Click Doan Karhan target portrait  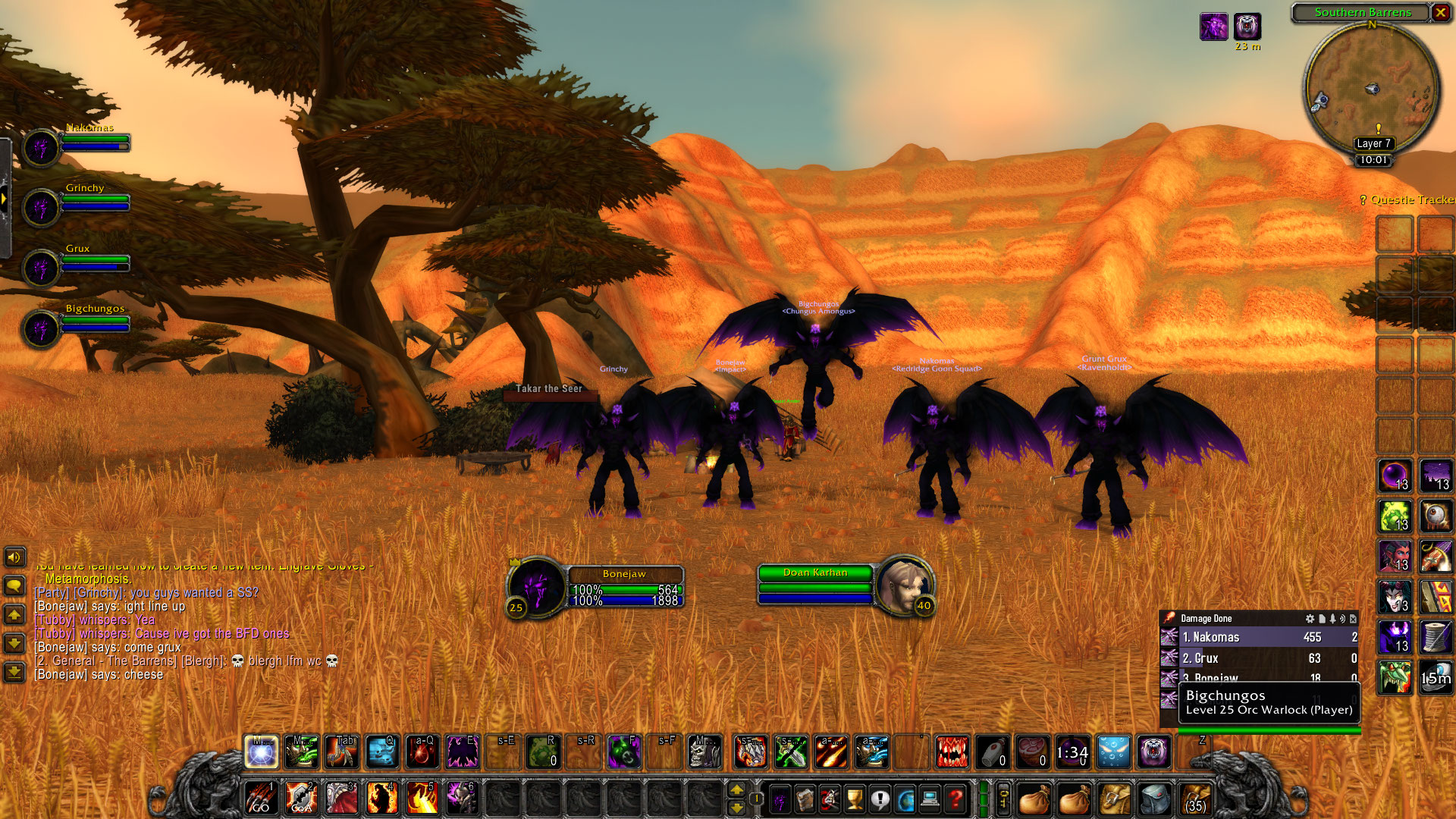pos(905,585)
